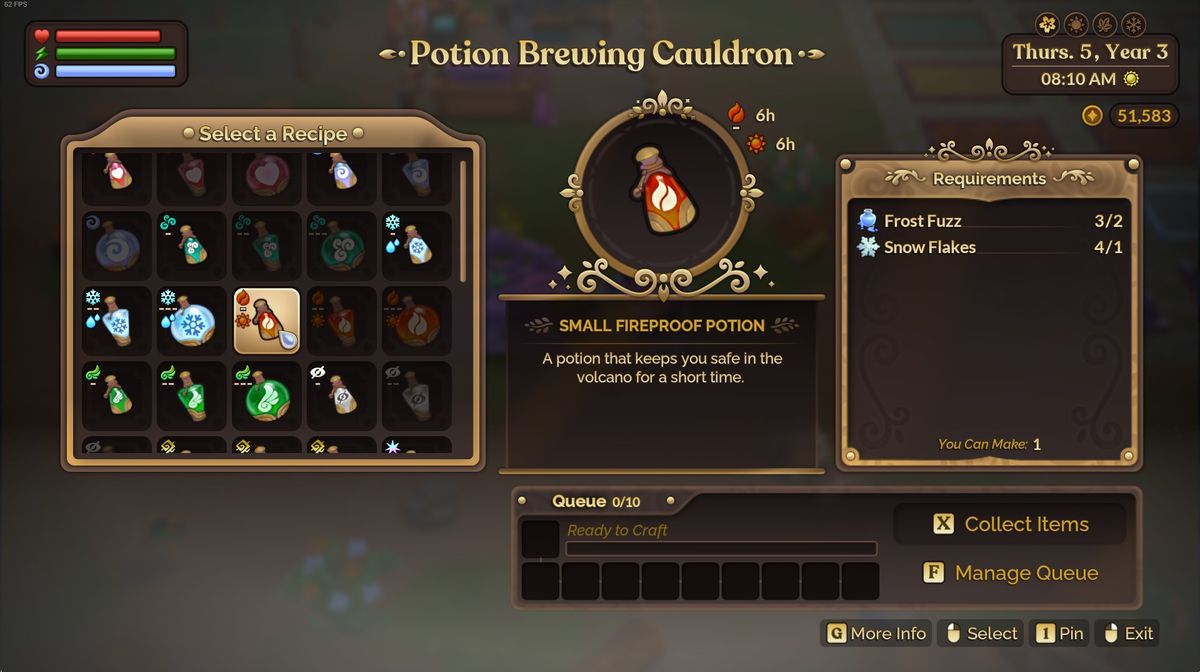Pick the large round green feather potion
Screen dimensions: 1200x672
coord(266,396)
